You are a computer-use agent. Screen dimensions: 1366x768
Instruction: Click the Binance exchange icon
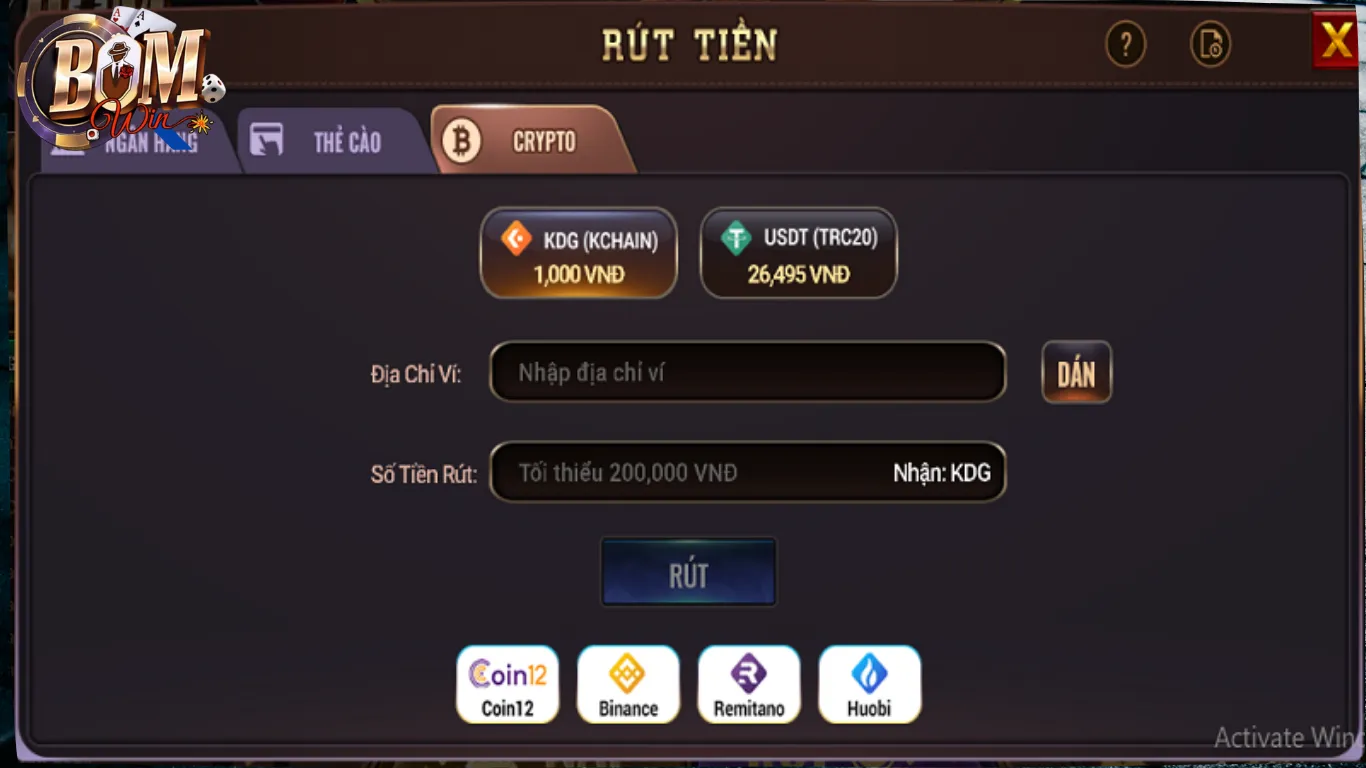(628, 684)
